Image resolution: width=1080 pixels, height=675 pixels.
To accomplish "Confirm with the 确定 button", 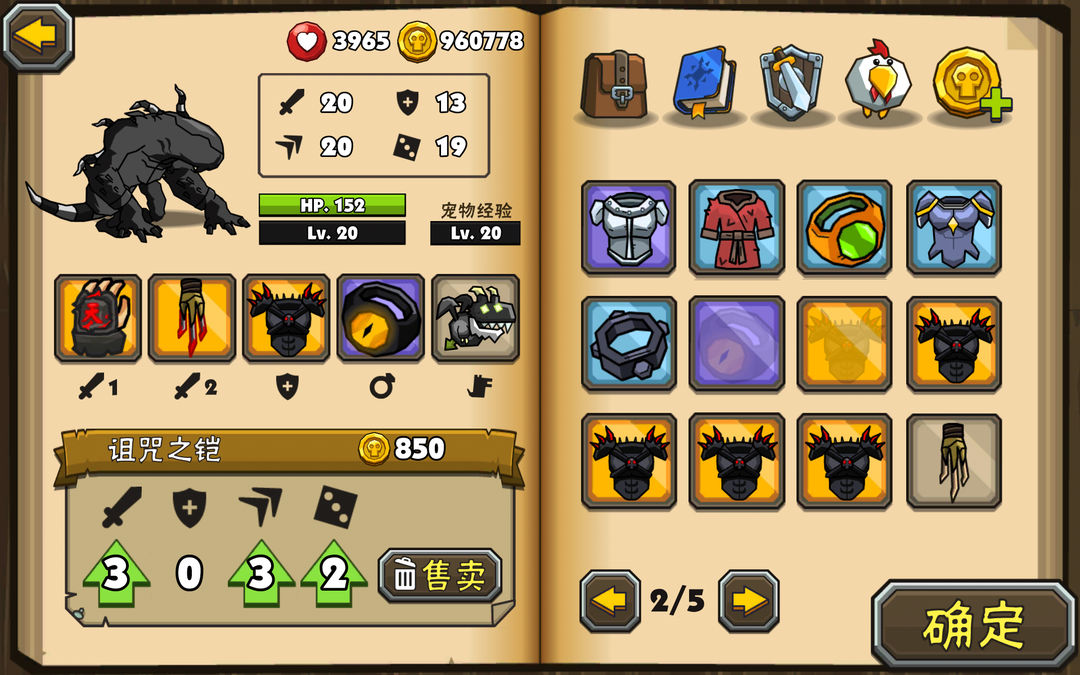I will 973,625.
